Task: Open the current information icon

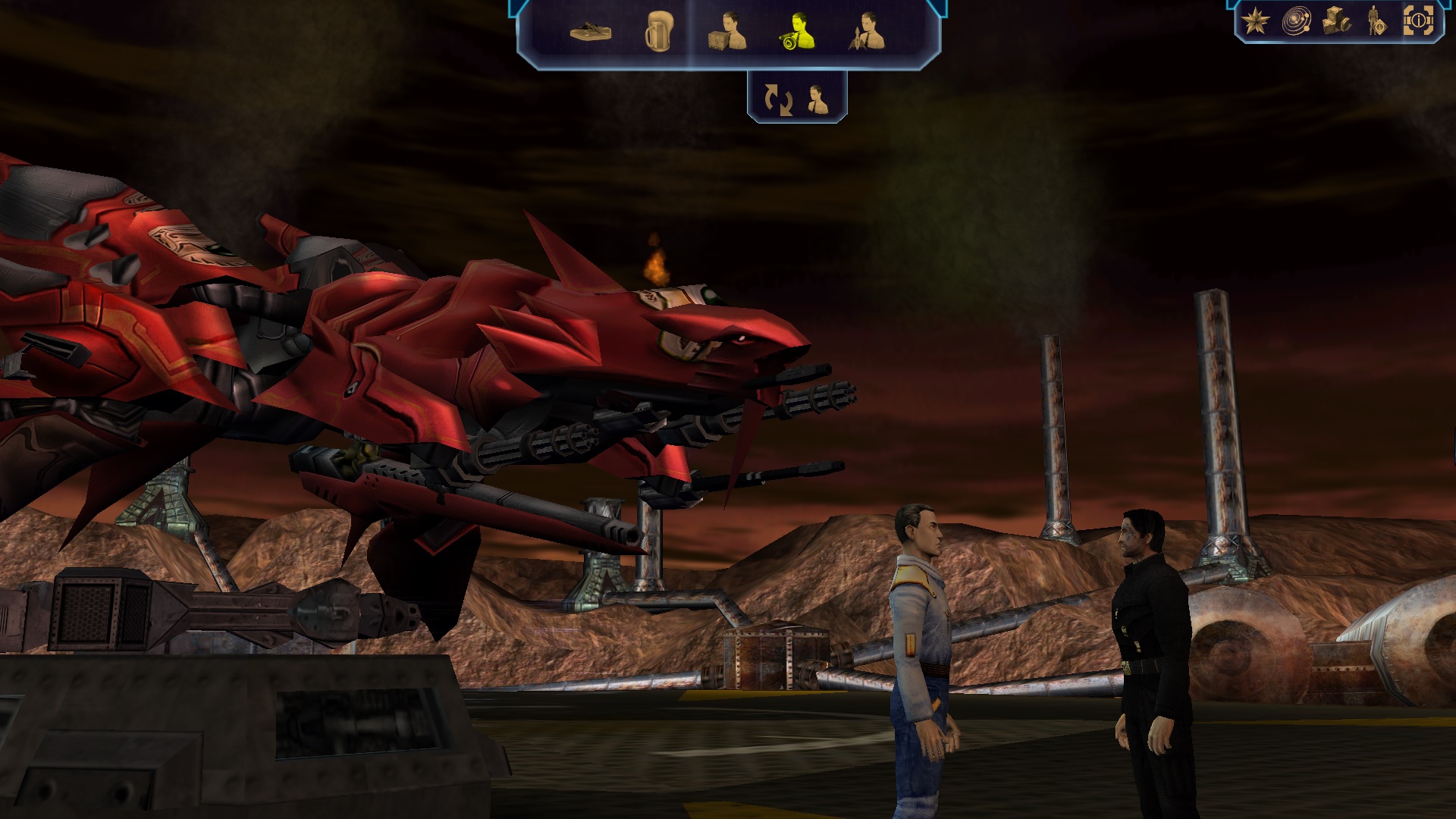Action: [1417, 21]
